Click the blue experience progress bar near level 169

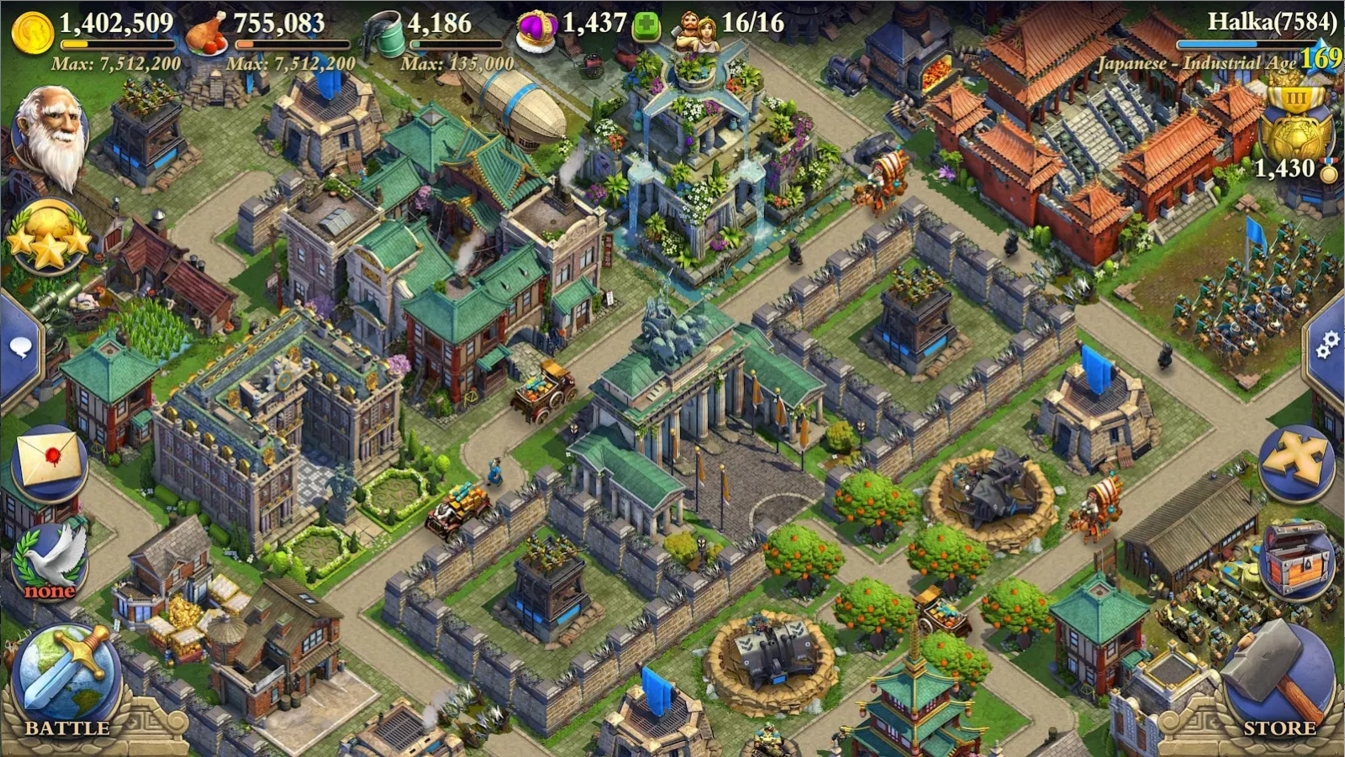[x=1245, y=44]
